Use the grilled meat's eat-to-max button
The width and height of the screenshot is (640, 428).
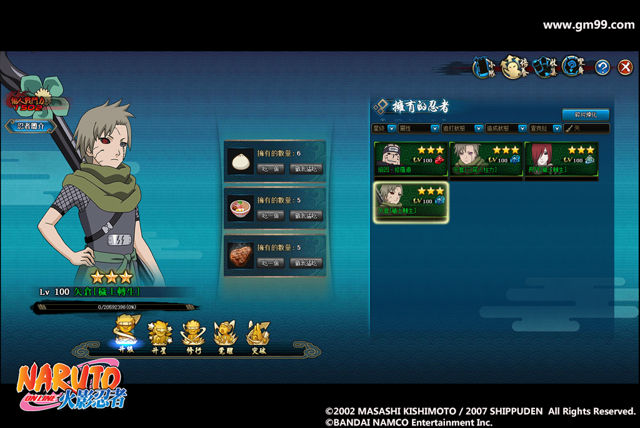(306, 264)
